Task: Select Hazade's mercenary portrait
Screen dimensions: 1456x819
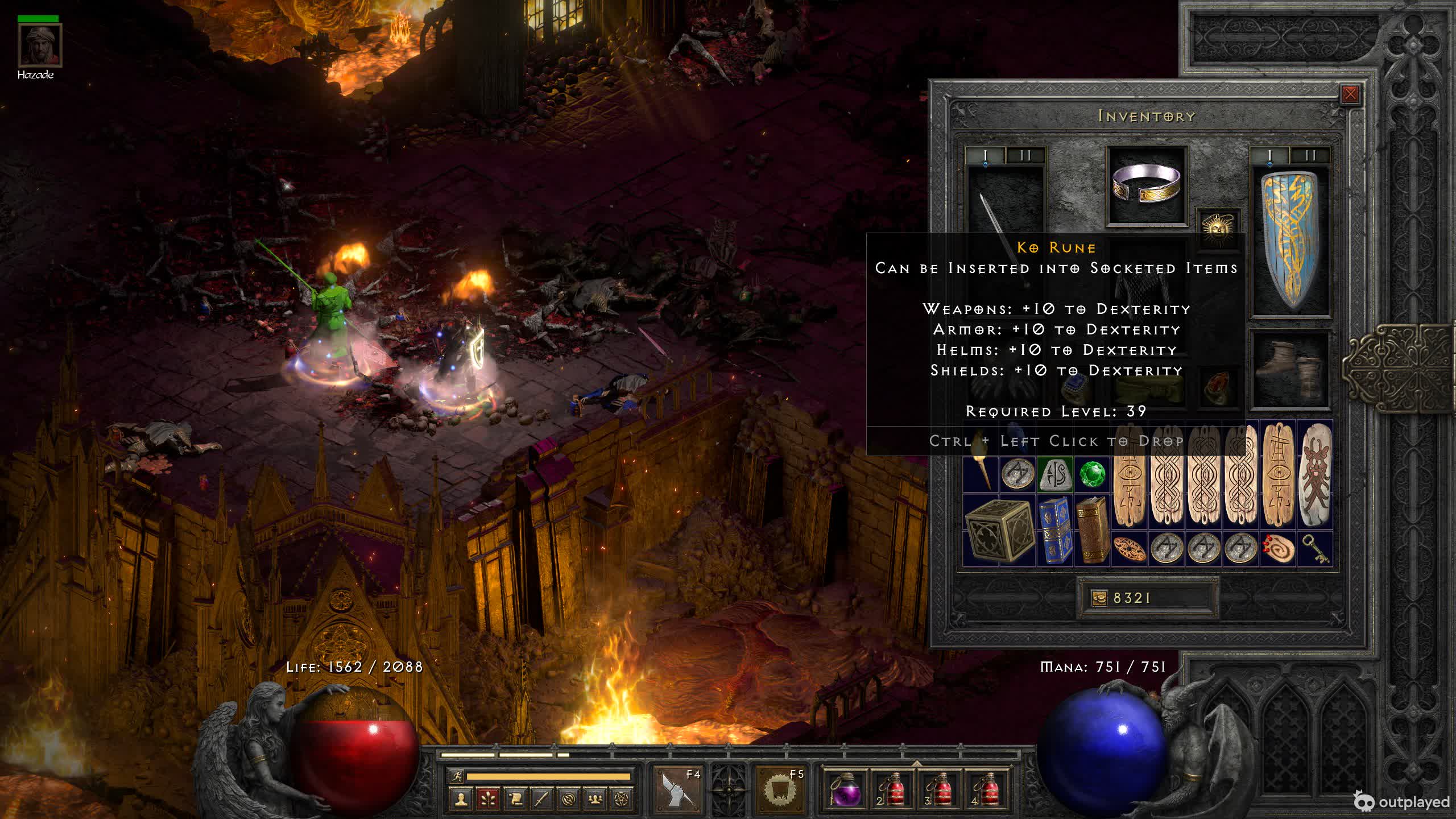Action: 39,45
